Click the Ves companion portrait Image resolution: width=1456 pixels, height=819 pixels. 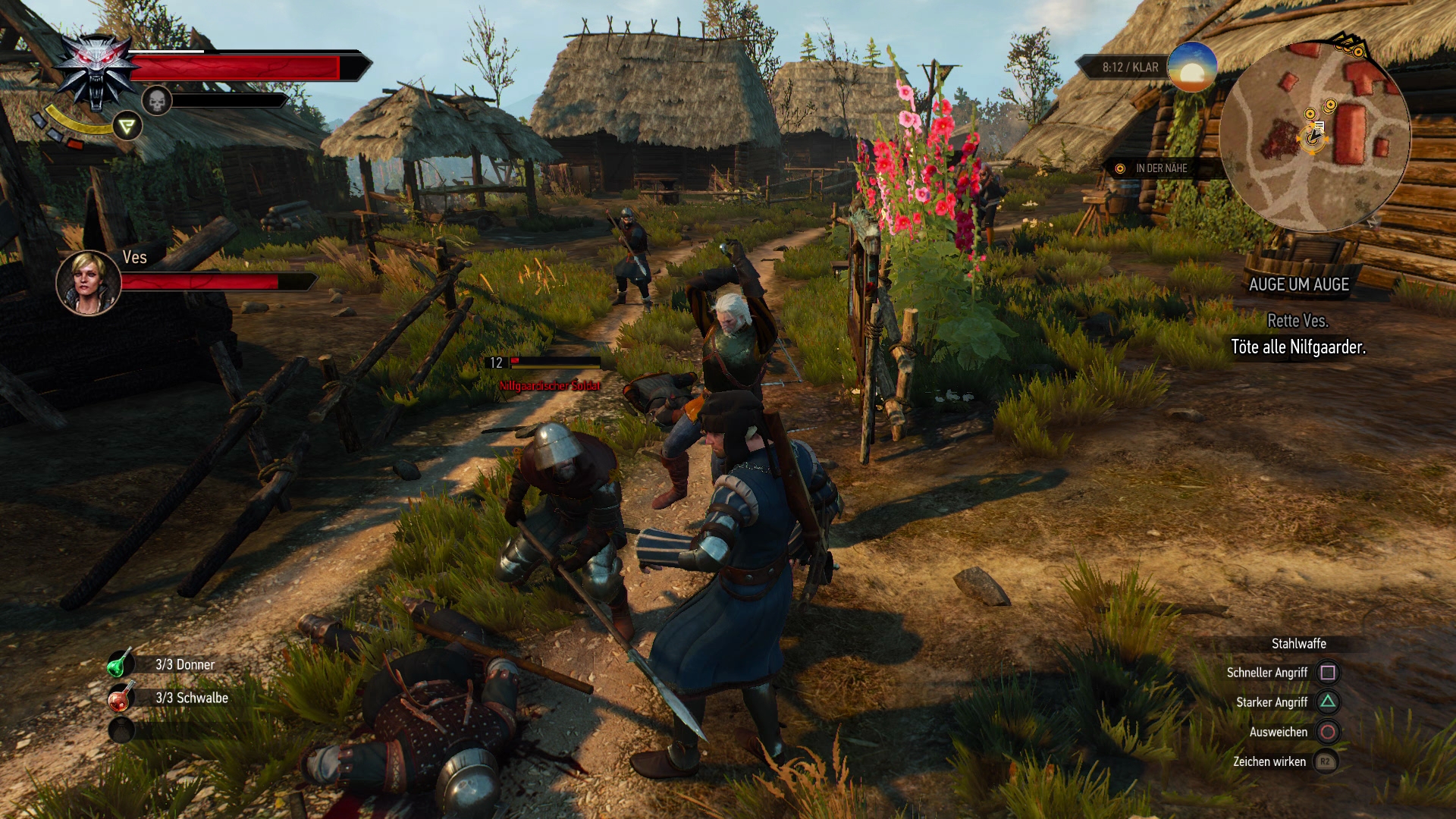[88, 282]
